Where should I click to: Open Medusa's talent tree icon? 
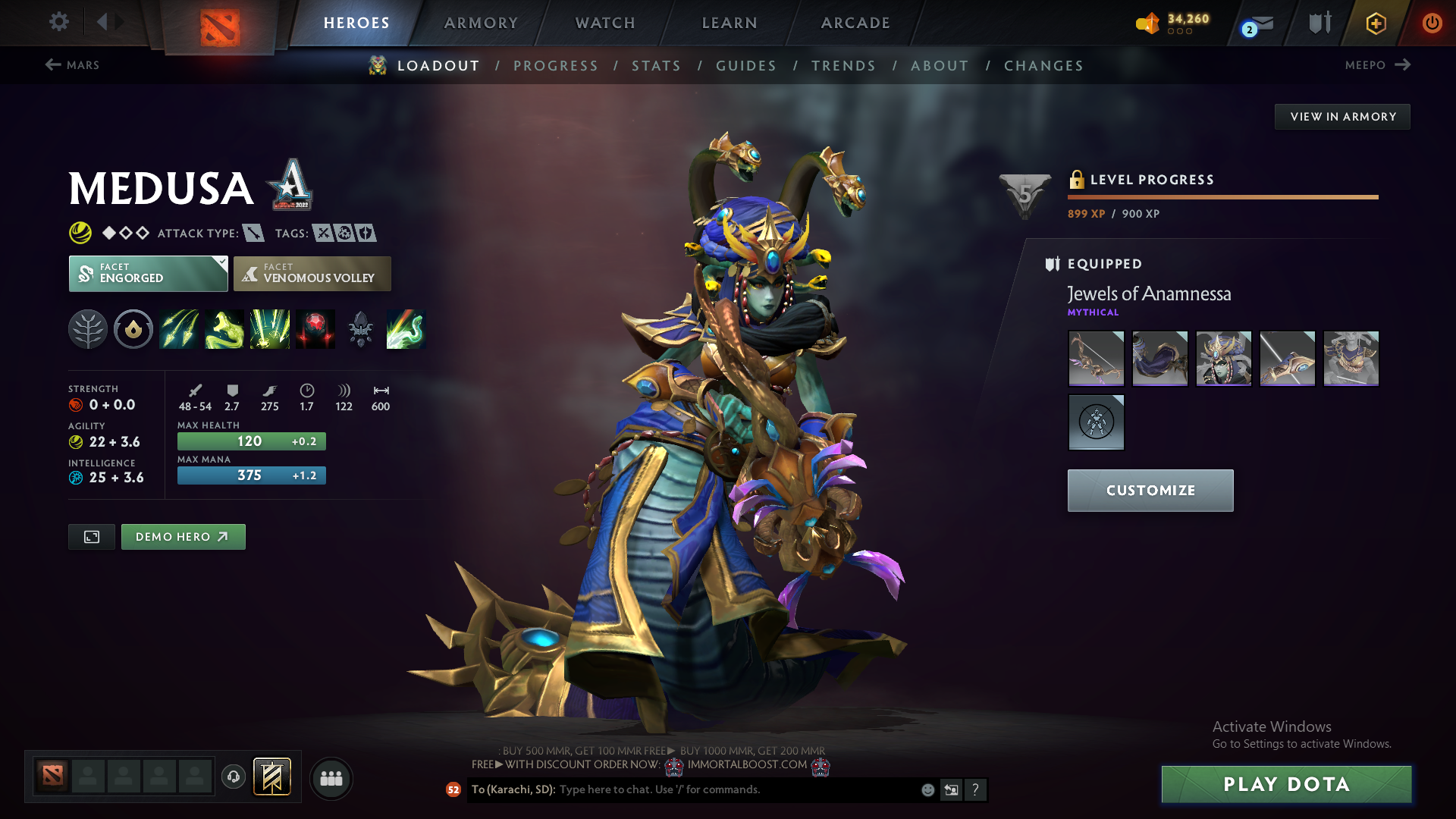[x=88, y=329]
